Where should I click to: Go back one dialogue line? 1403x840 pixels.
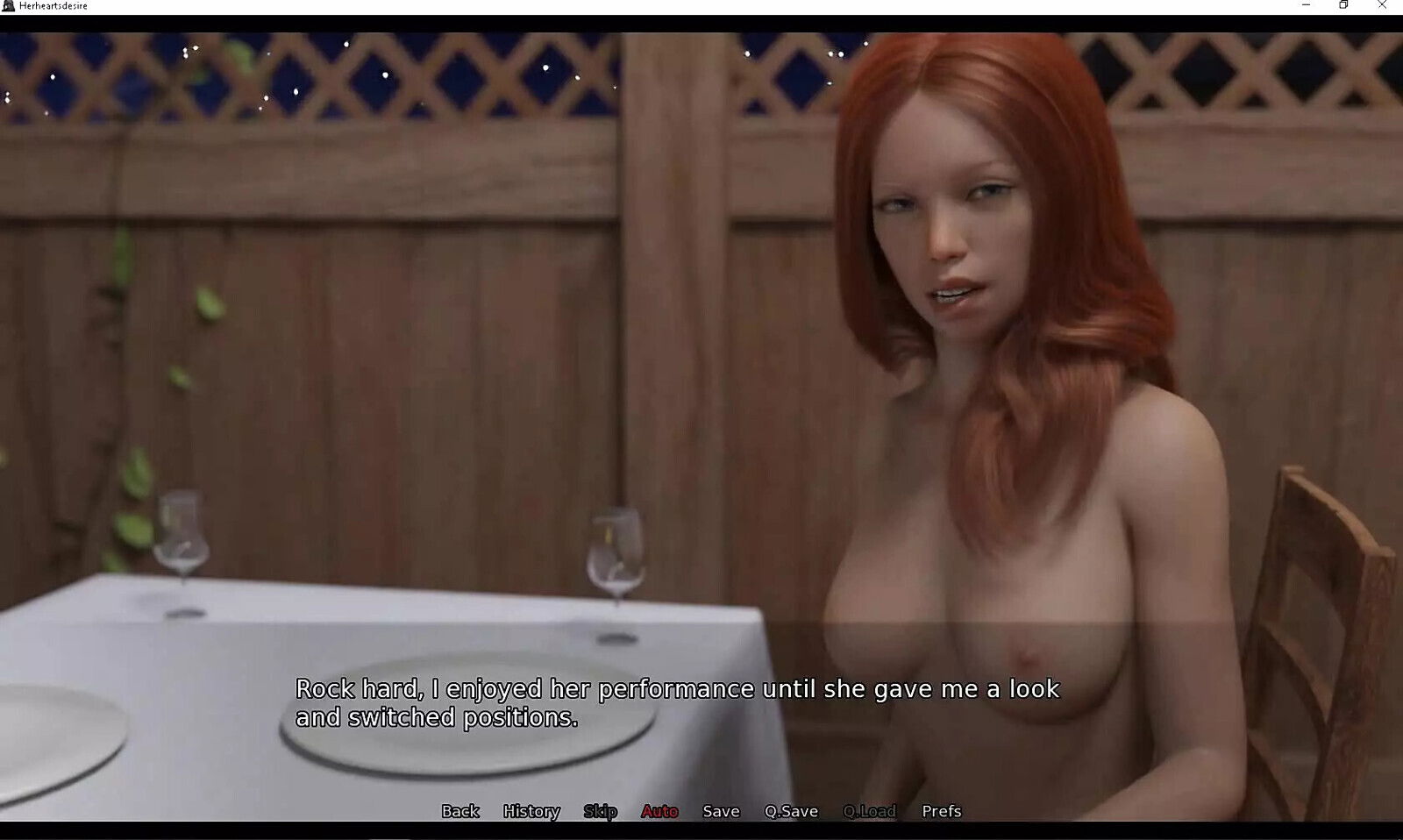460,811
